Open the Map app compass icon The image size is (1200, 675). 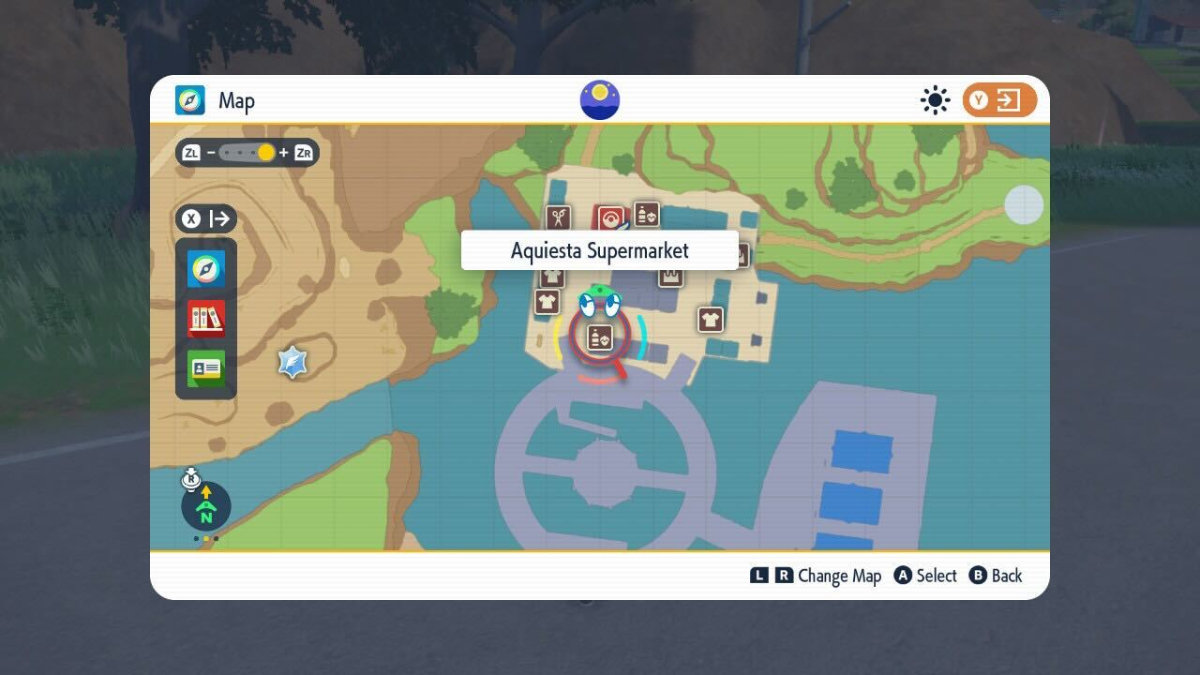206,269
